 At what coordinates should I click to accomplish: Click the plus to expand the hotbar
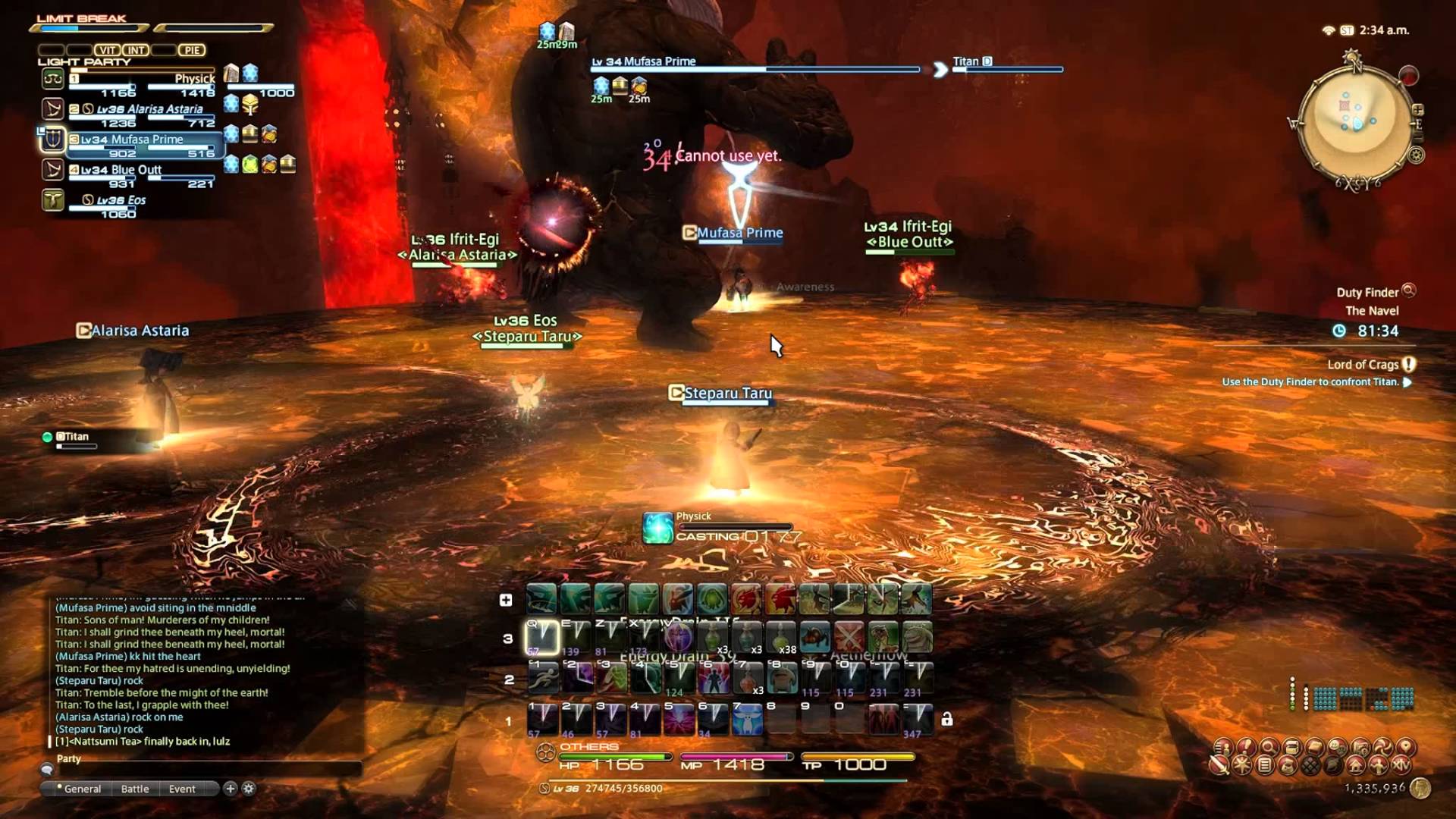[x=505, y=600]
